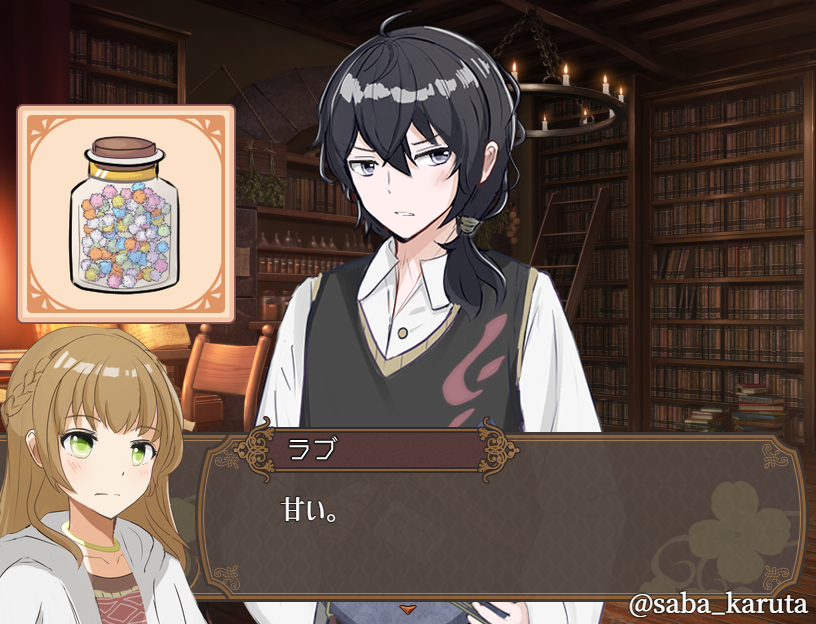Click the orange dialogue advance arrow
This screenshot has height=624, width=816.
tap(407, 607)
